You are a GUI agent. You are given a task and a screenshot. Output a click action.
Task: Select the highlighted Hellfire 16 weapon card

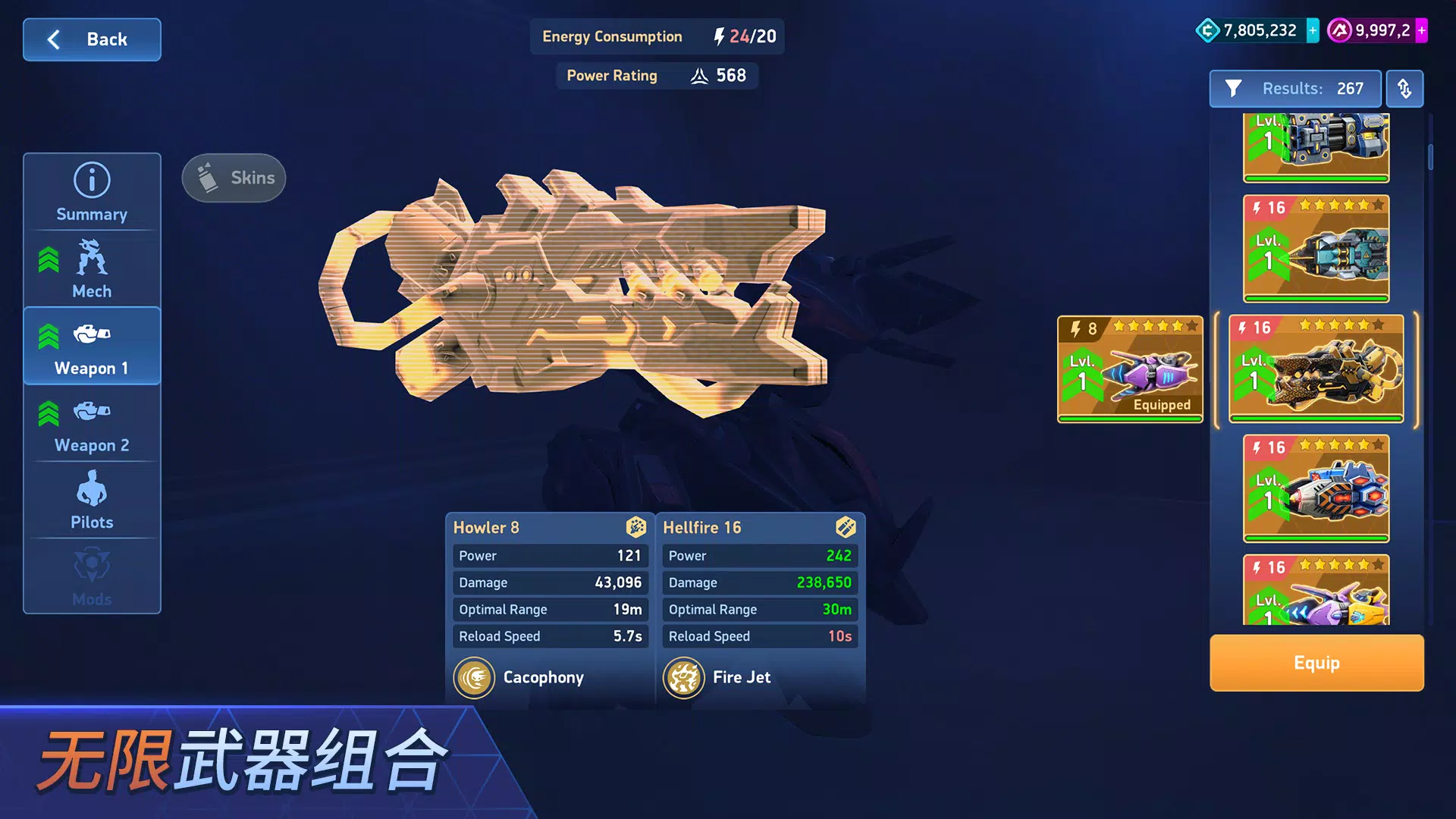pyautogui.click(x=1316, y=369)
